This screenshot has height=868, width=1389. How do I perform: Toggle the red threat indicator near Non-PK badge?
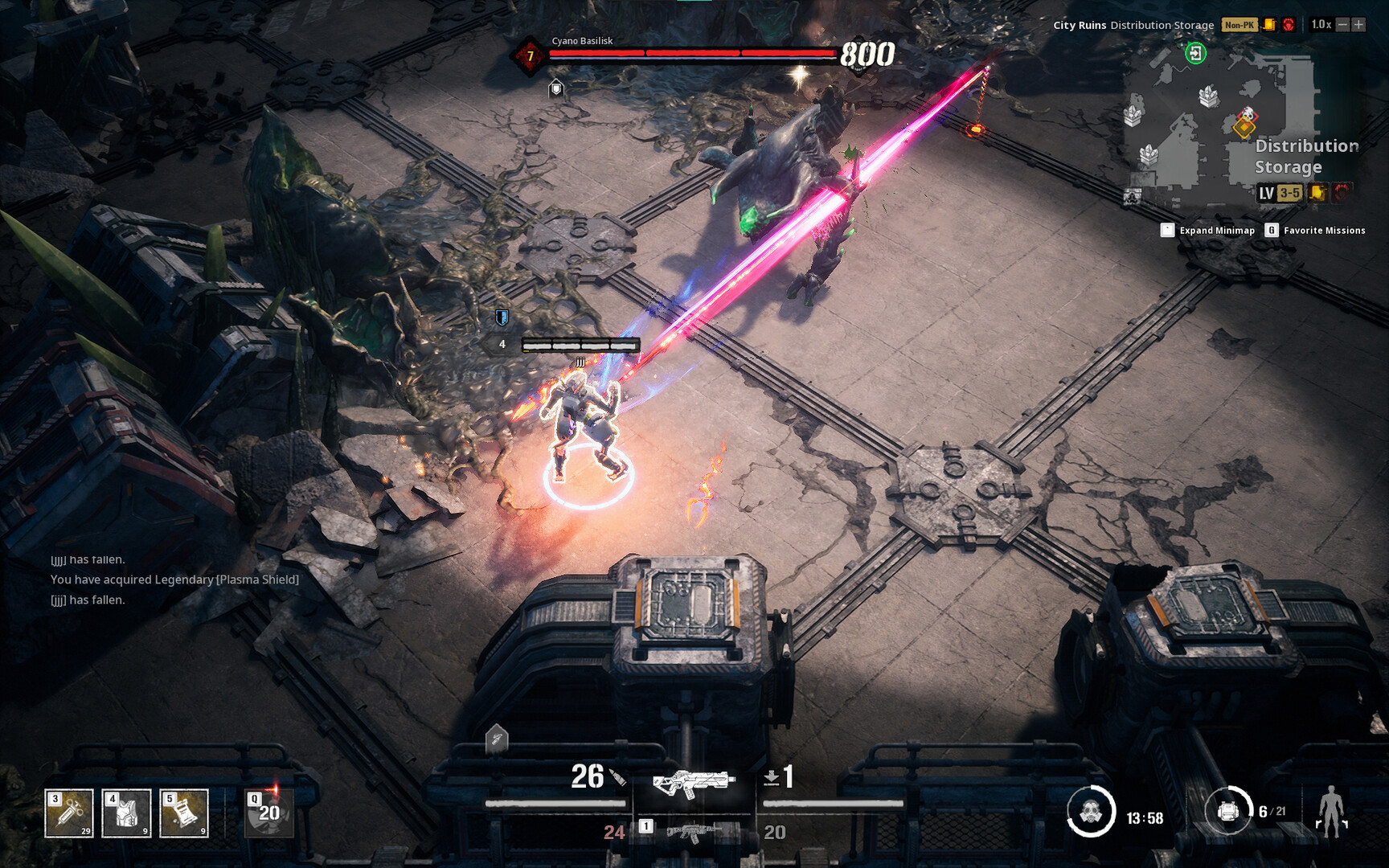tap(1289, 24)
